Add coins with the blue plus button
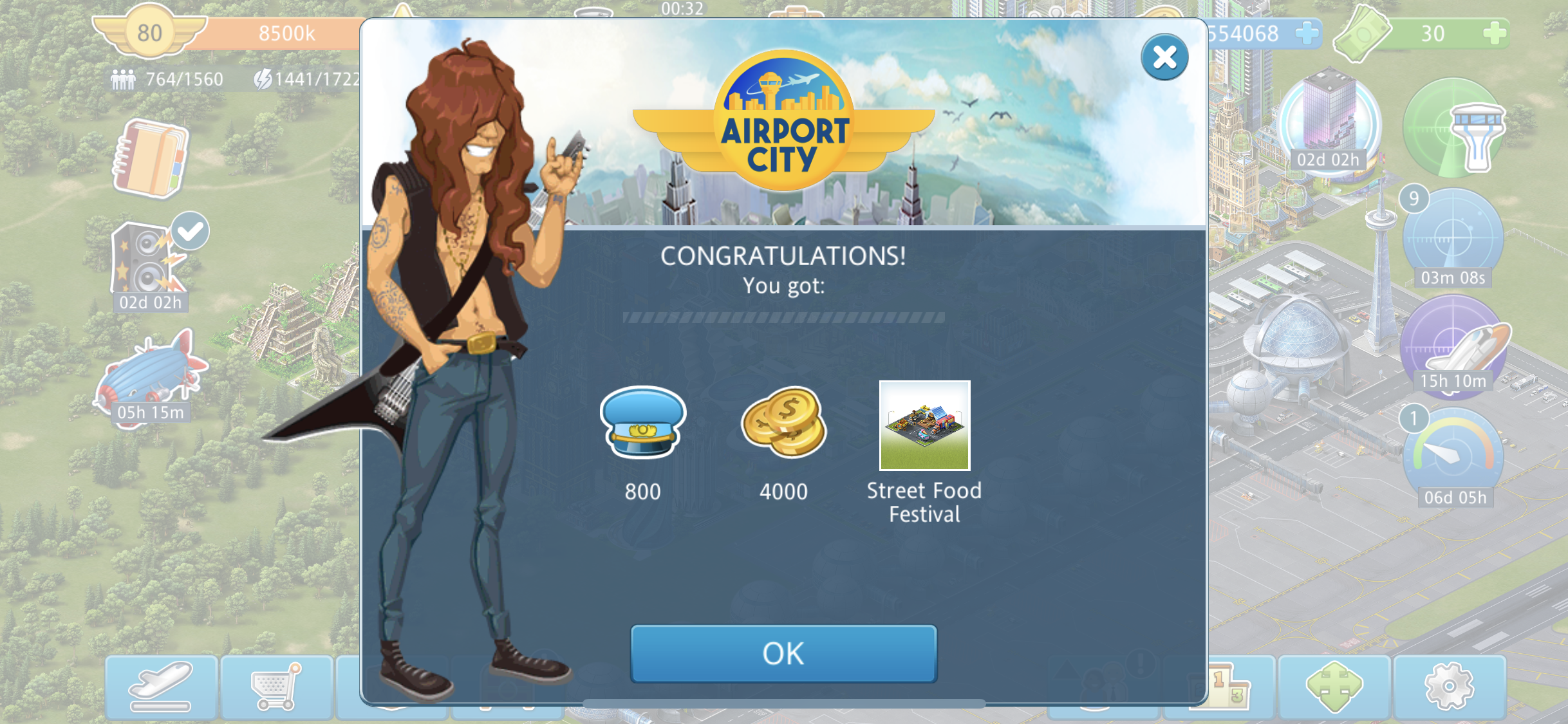This screenshot has height=724, width=1568. point(1307,33)
